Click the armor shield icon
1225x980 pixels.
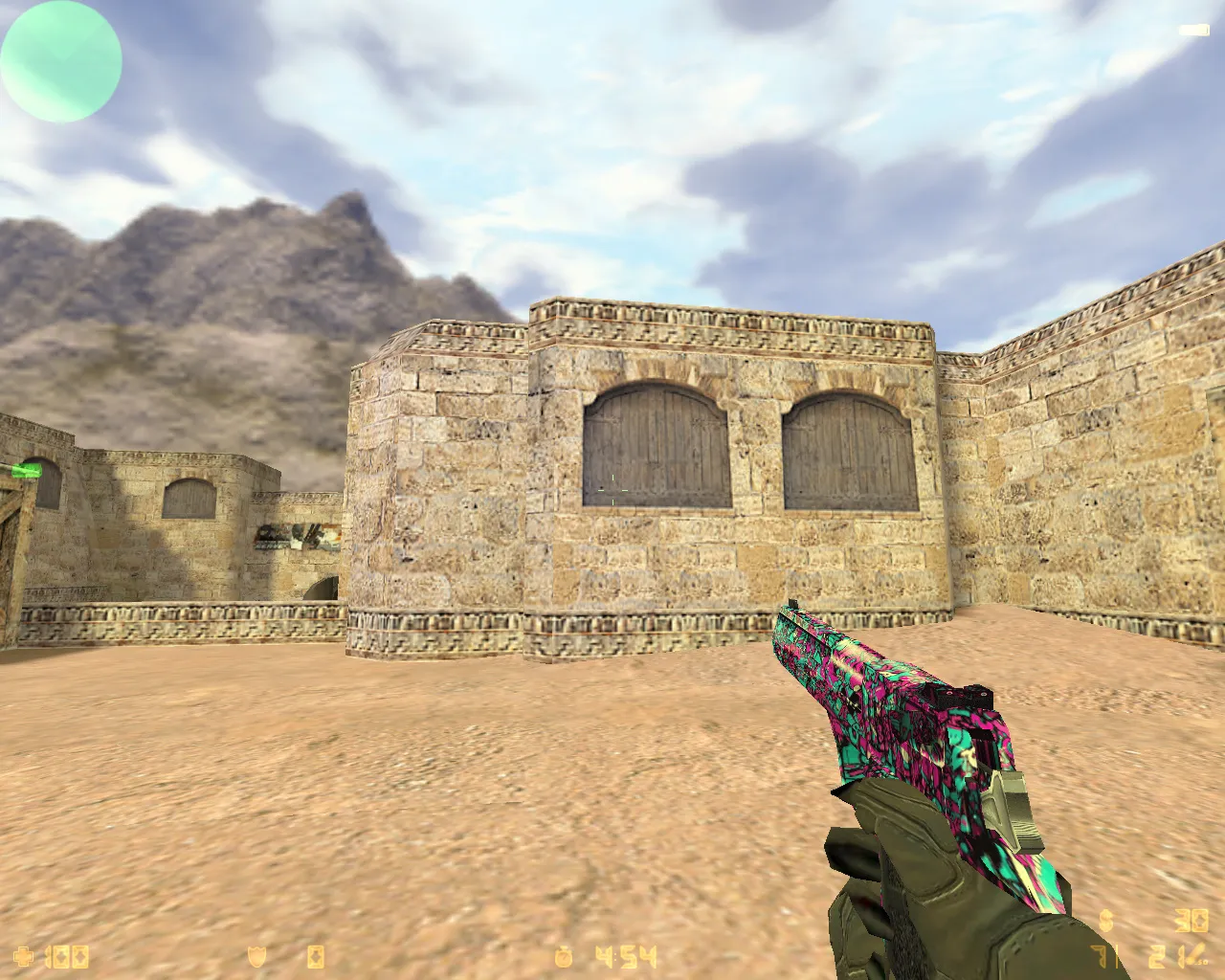(256, 955)
